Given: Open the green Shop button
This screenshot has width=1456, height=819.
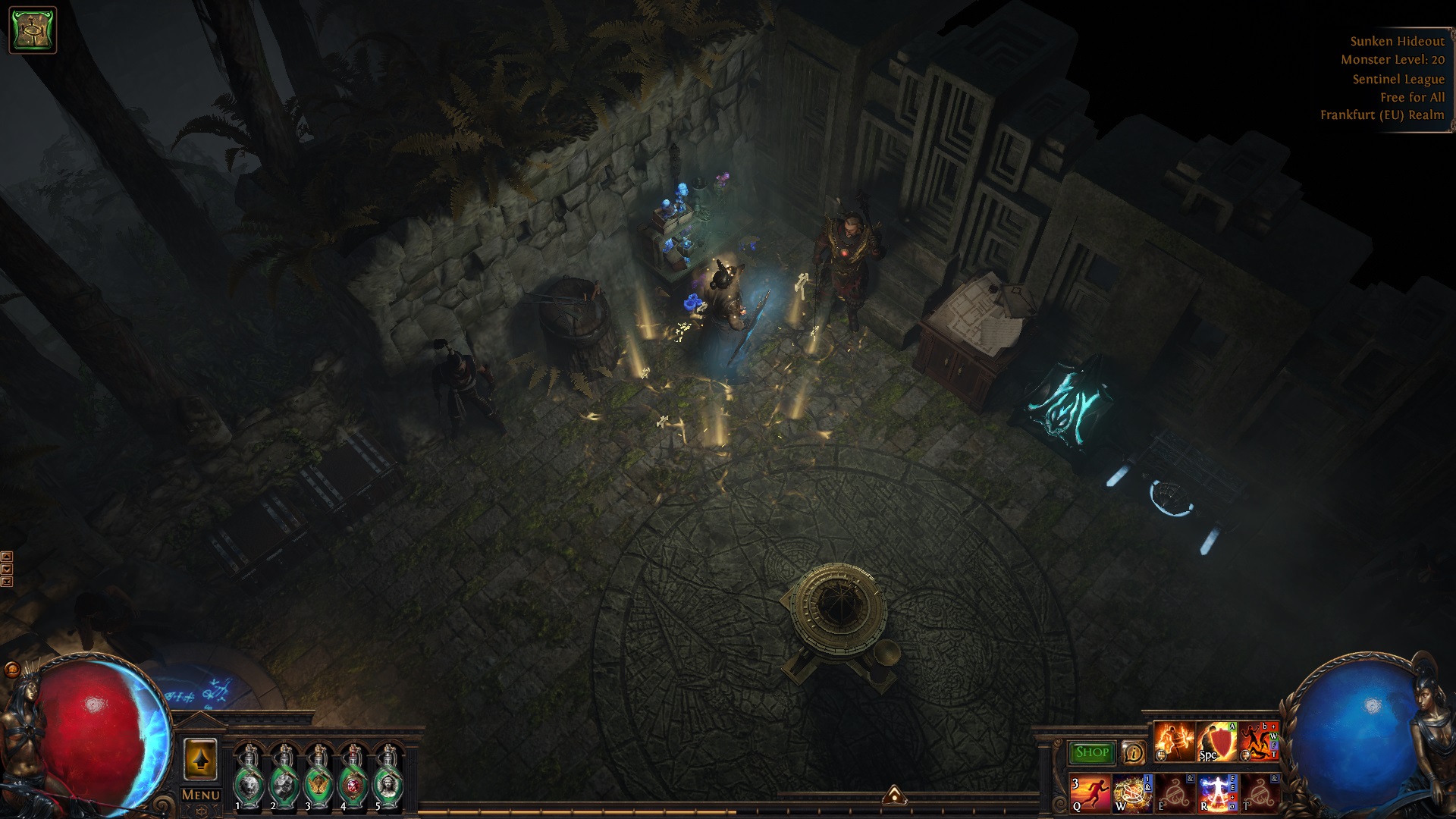Looking at the screenshot, I should (1092, 752).
